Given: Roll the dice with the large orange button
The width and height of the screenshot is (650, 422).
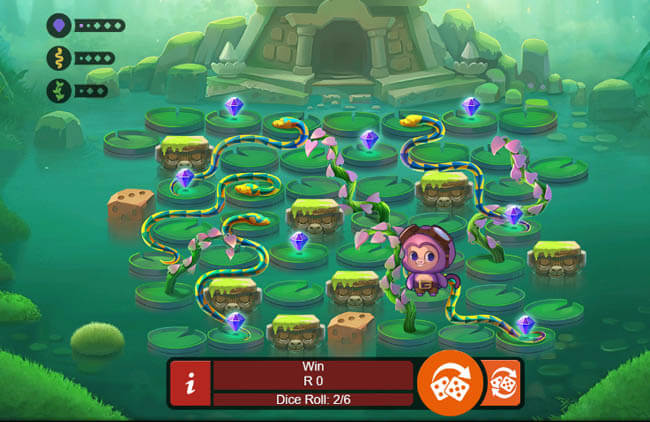Looking at the screenshot, I should click(450, 382).
